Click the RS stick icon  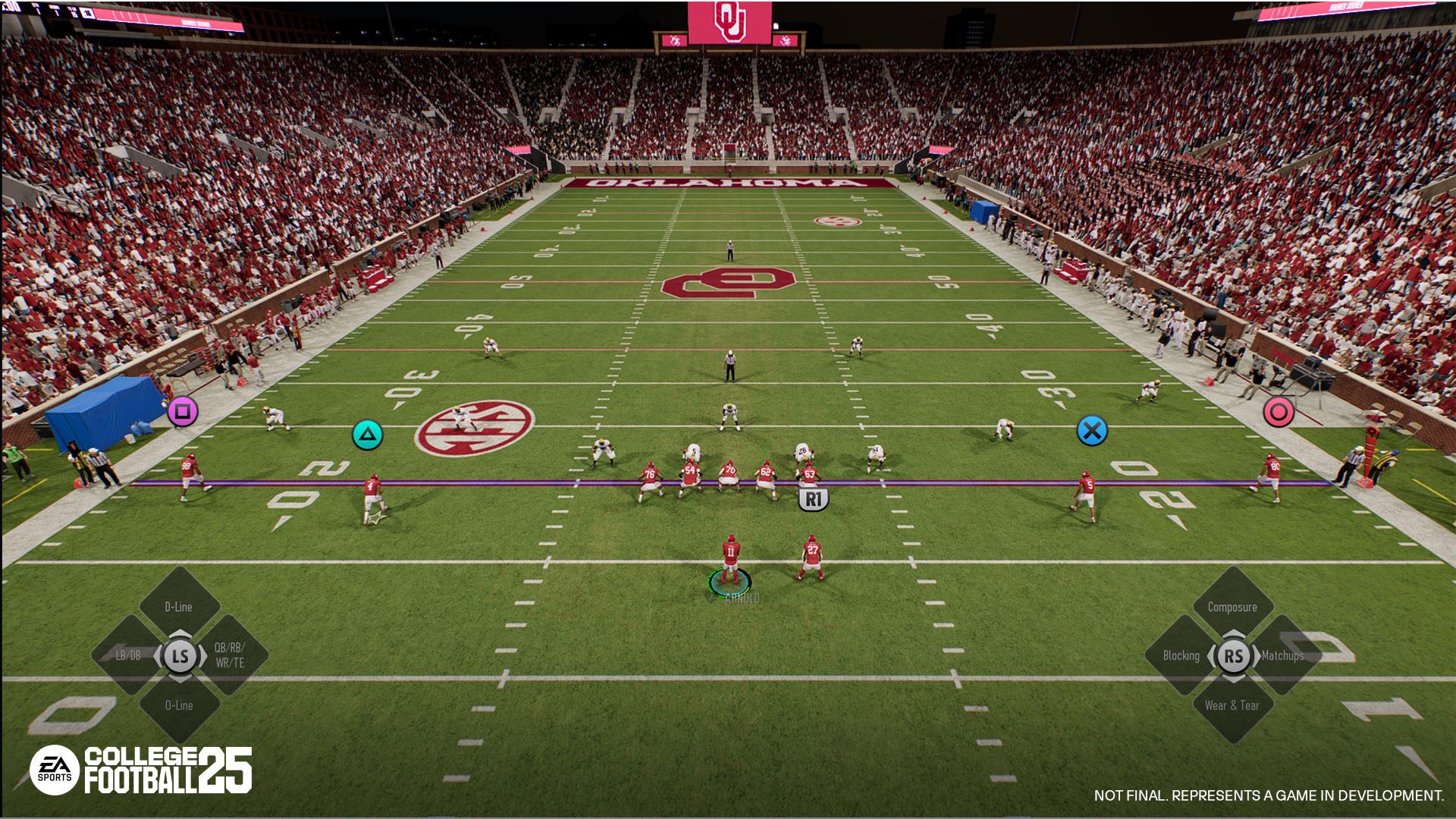click(x=1235, y=655)
